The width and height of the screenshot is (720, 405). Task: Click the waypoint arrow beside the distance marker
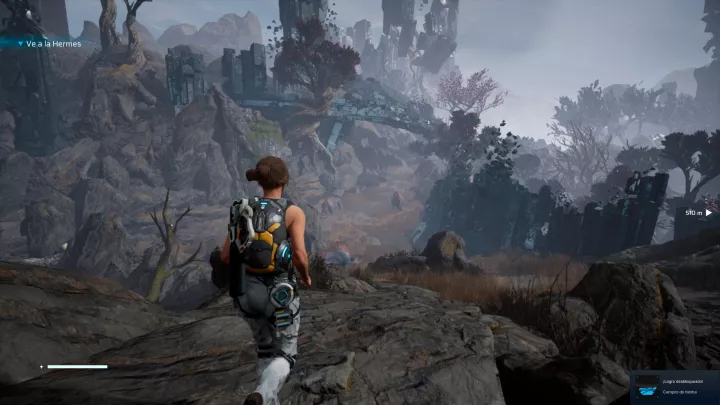[x=708, y=212]
